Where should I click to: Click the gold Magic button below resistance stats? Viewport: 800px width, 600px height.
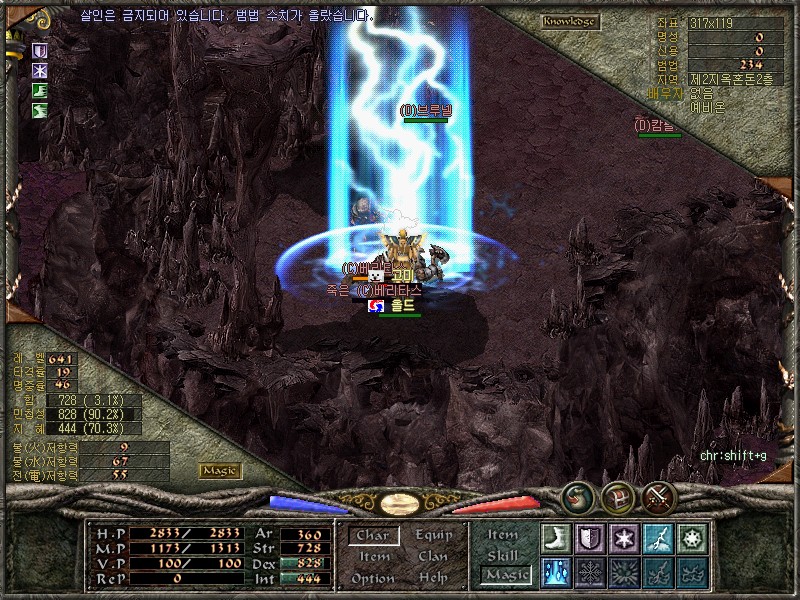coord(219,470)
